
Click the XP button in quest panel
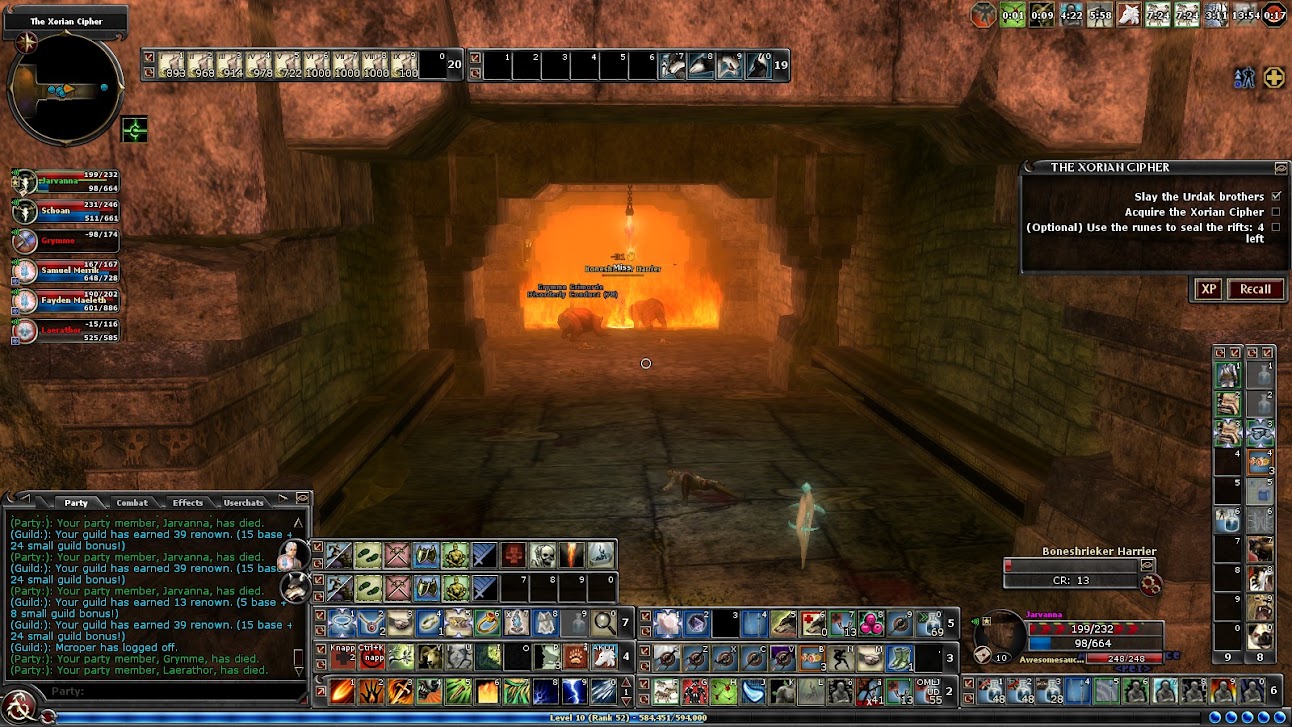(1208, 289)
